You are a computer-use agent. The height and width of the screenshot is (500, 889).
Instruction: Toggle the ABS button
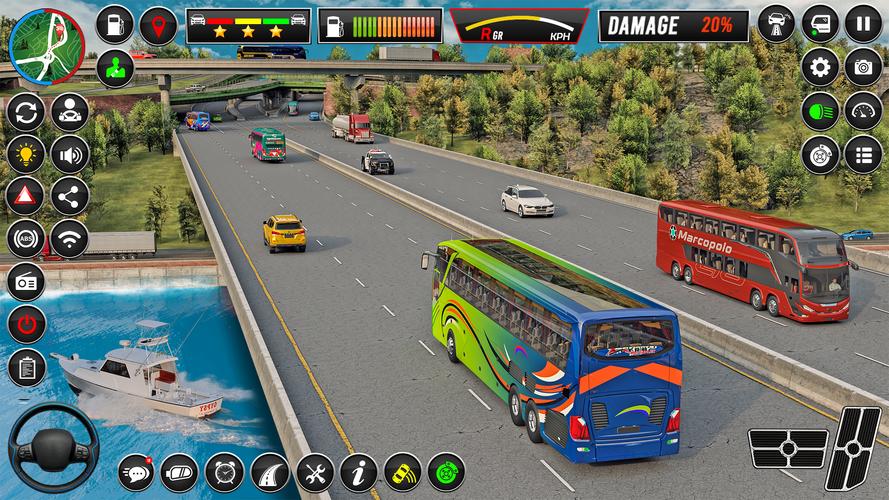pyautogui.click(x=26, y=239)
